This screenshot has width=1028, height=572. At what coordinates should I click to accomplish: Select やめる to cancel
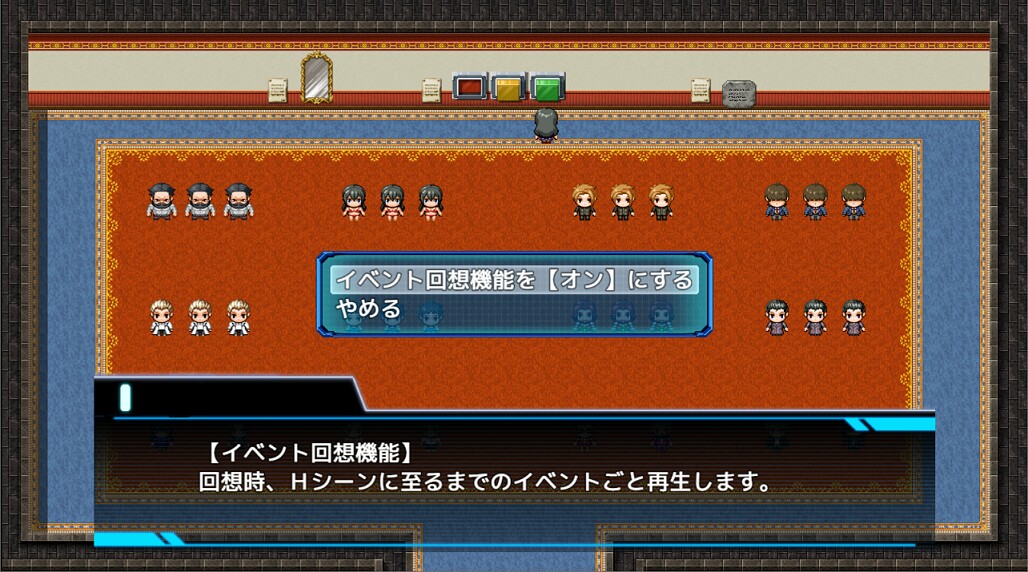point(369,310)
